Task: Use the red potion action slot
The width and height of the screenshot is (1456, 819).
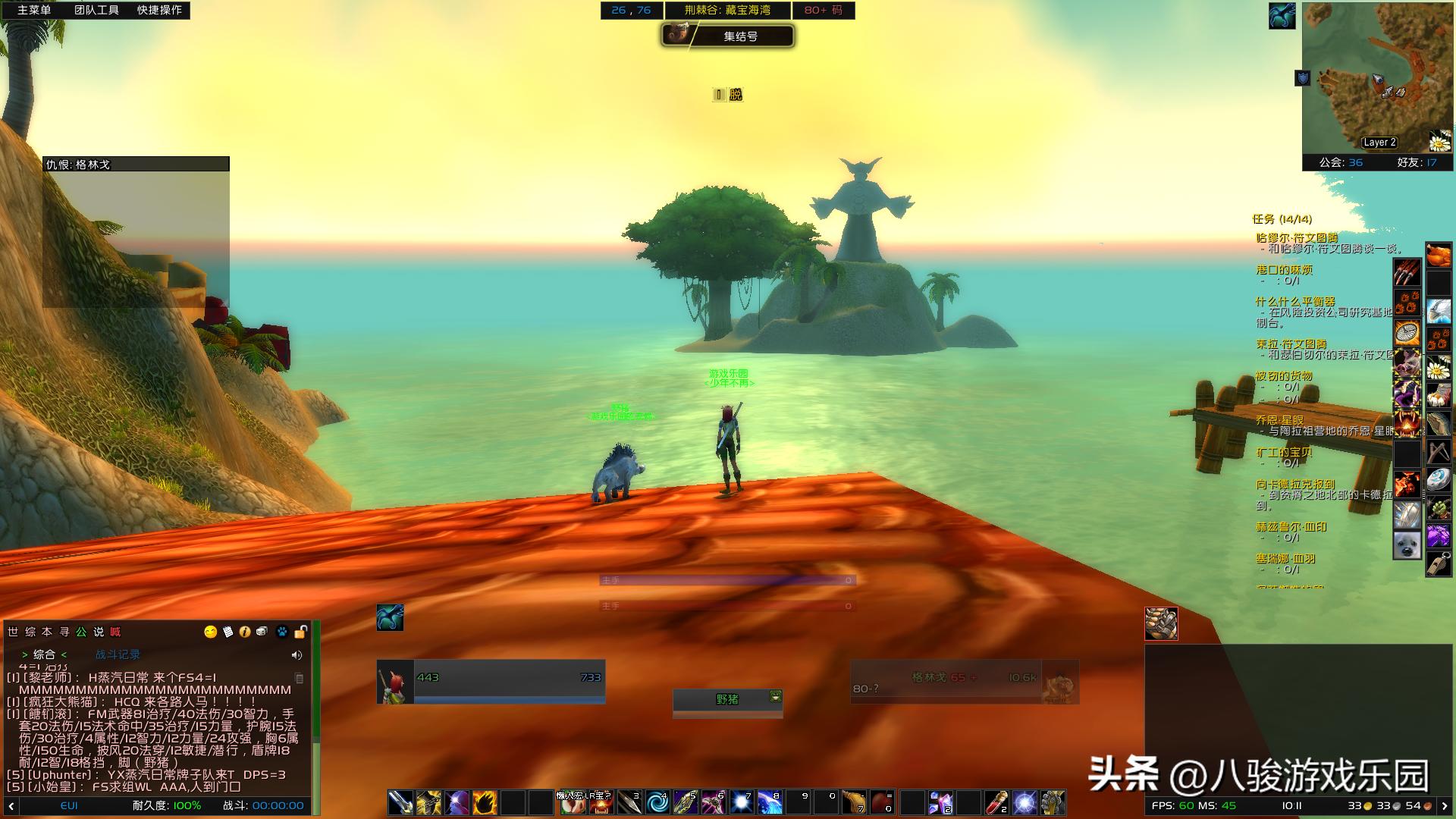Action: (996, 802)
